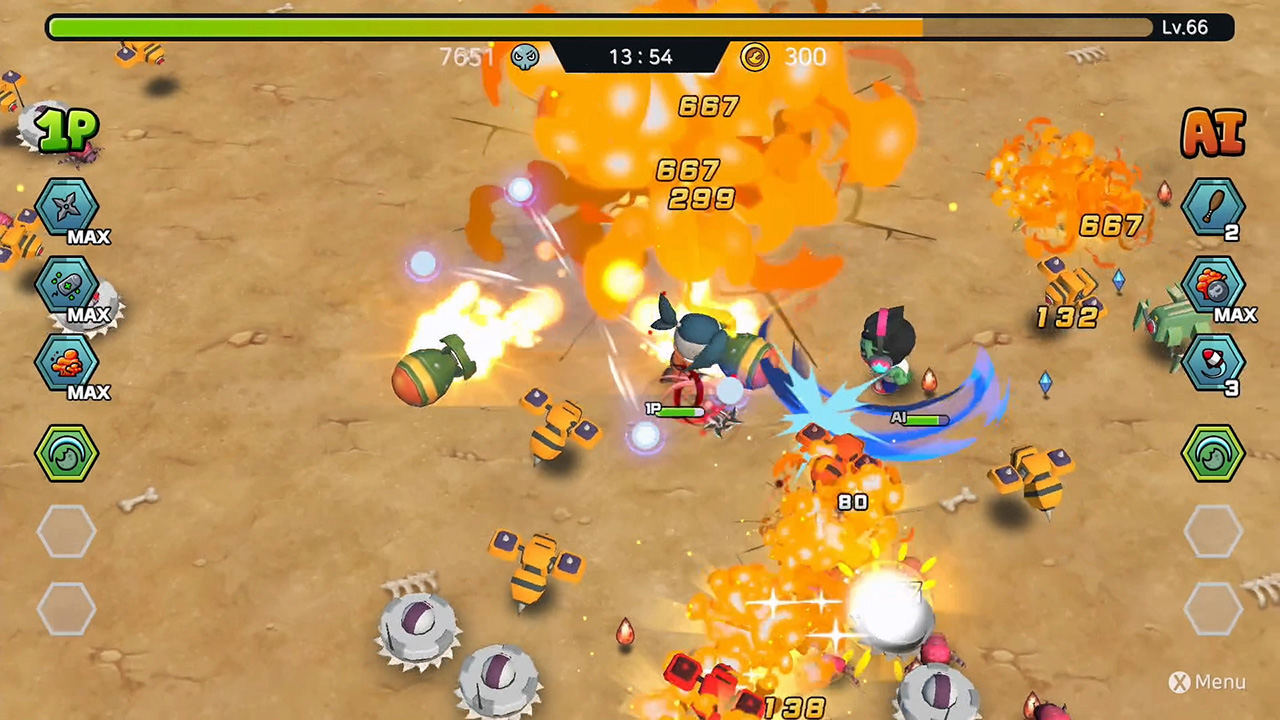This screenshot has height=720, width=1280.
Task: Toggle the 1P player badge
Action: pyautogui.click(x=66, y=130)
